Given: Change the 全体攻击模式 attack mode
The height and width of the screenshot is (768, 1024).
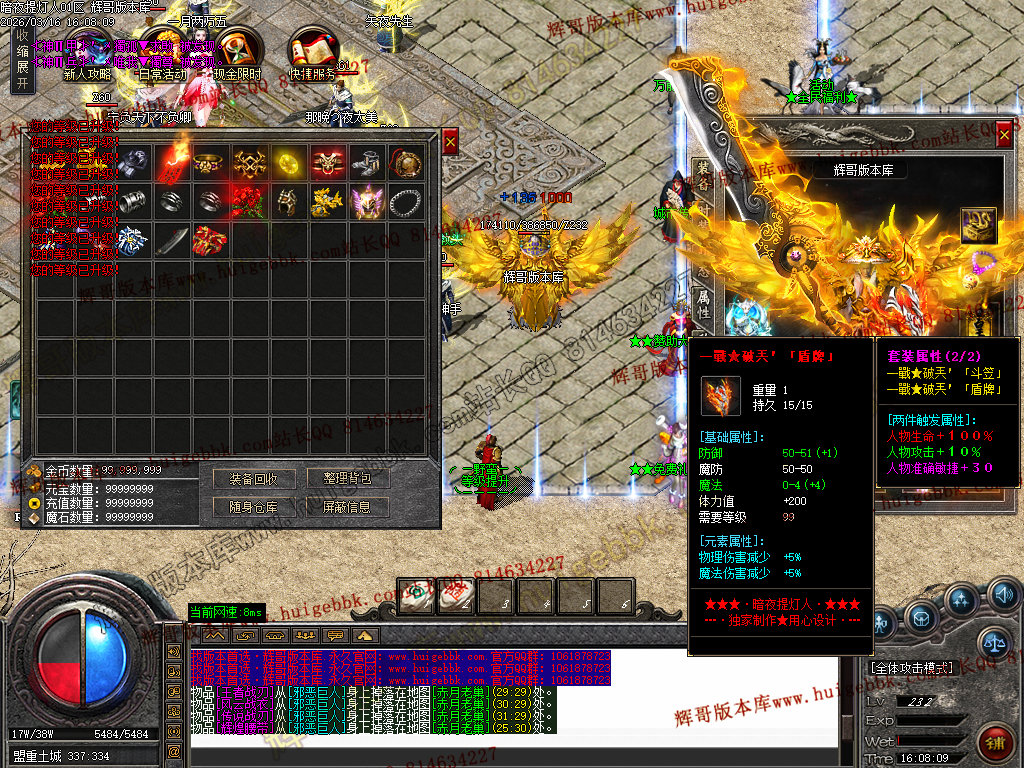Looking at the screenshot, I should click(911, 667).
